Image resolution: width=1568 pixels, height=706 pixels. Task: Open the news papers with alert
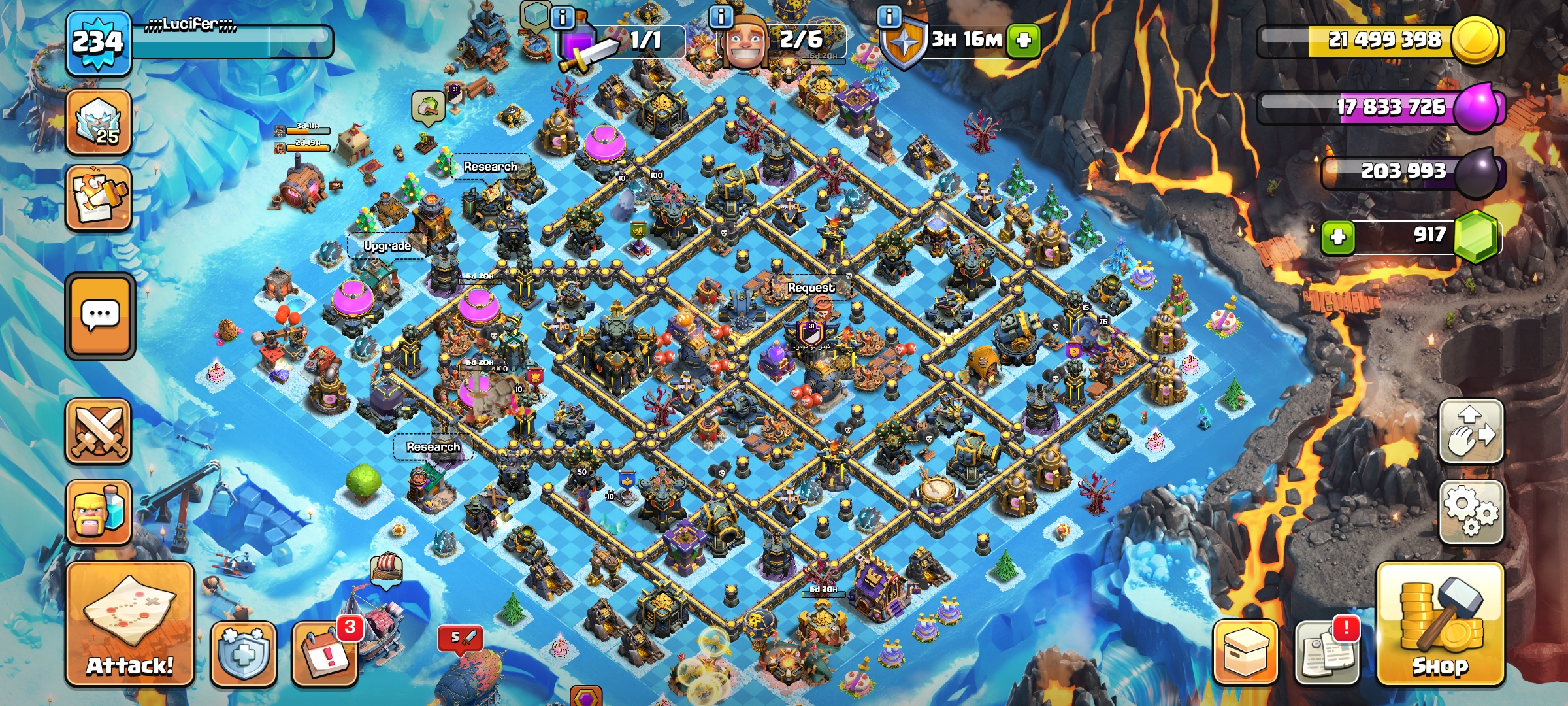coord(1326,652)
